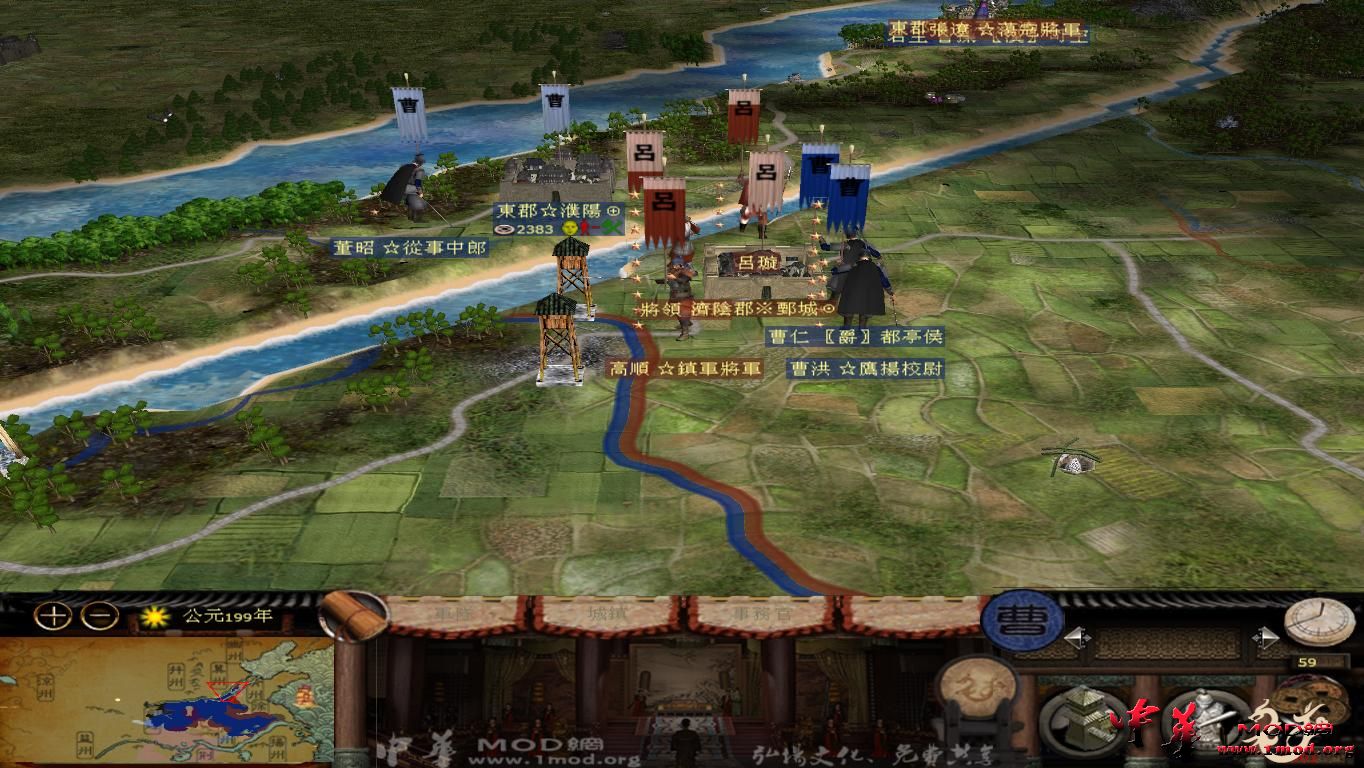The height and width of the screenshot is (768, 1364).
Task: Click the red view area on the minimap
Action: click(x=224, y=692)
